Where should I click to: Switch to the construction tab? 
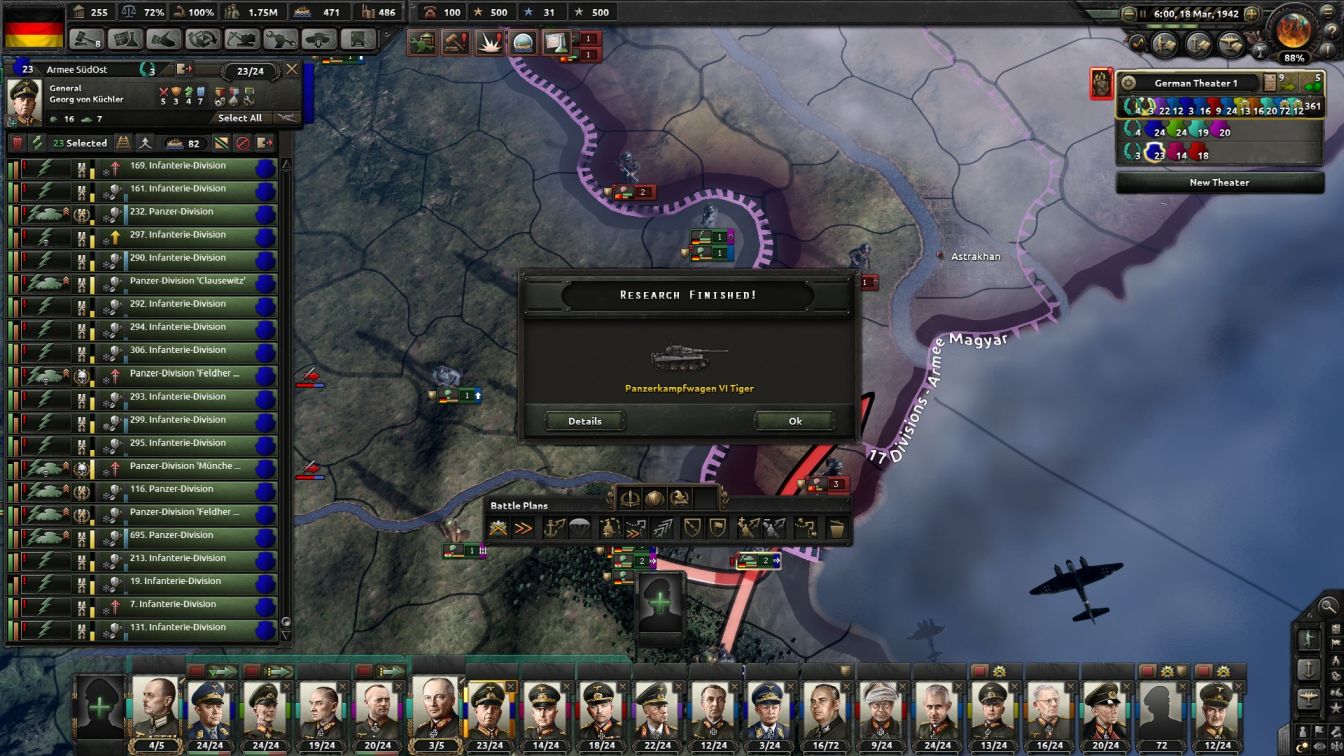pos(242,40)
